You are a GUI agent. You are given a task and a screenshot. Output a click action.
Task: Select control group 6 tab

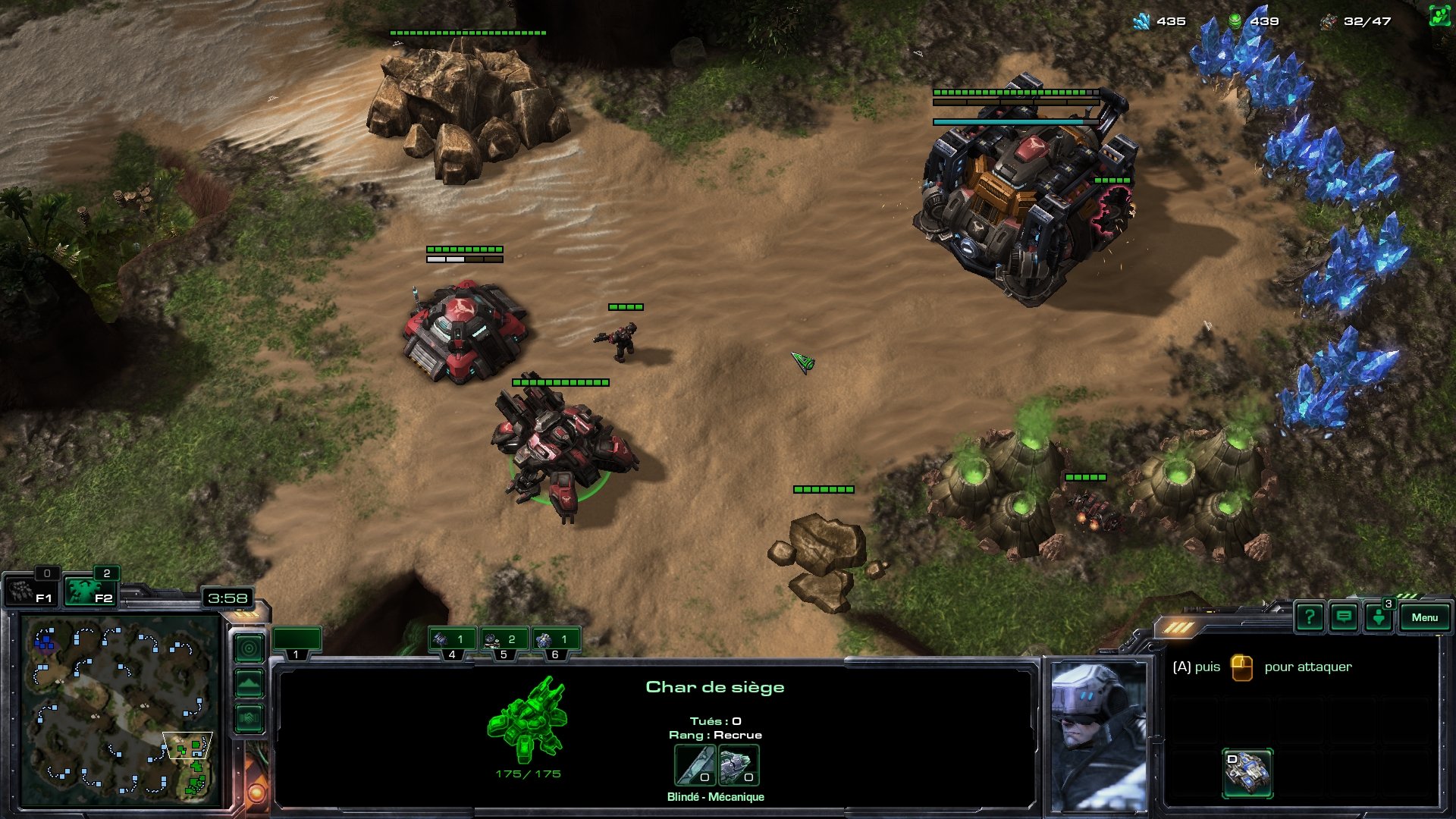(555, 642)
